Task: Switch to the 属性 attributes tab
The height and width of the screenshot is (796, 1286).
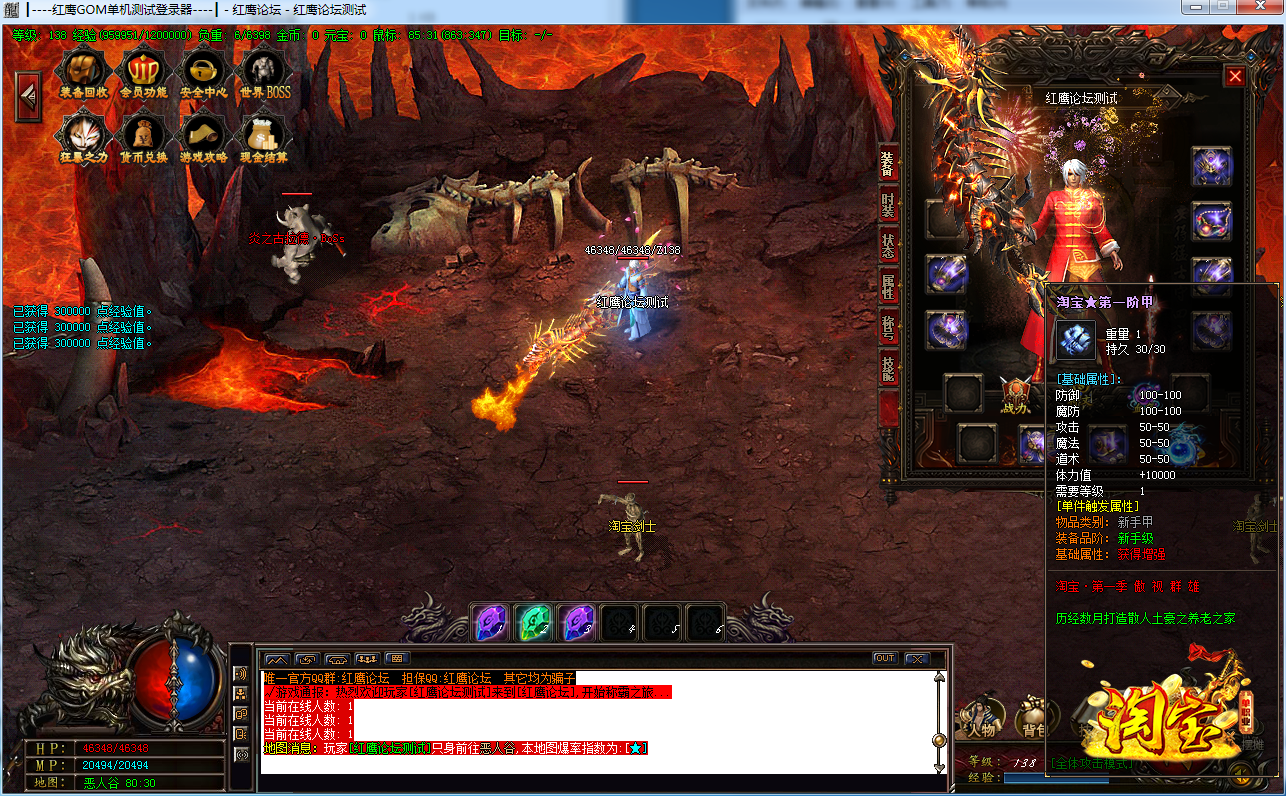Action: click(x=888, y=286)
